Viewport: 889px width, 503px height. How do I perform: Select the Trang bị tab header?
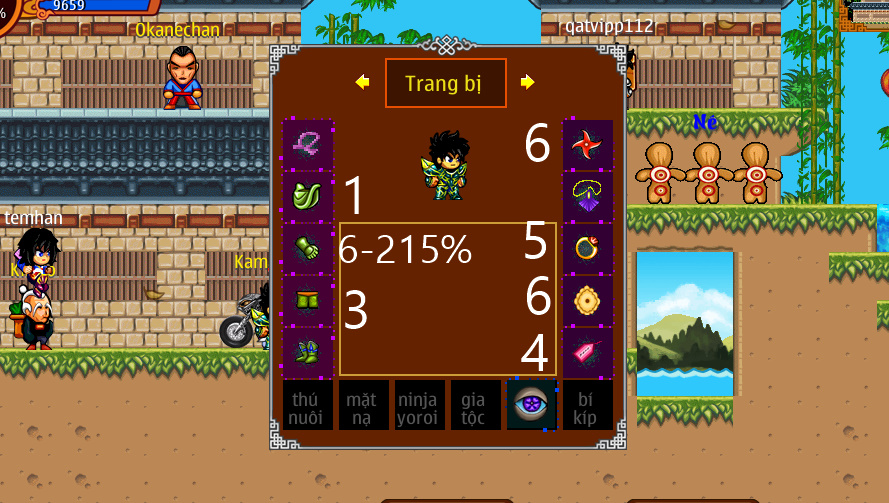click(445, 83)
